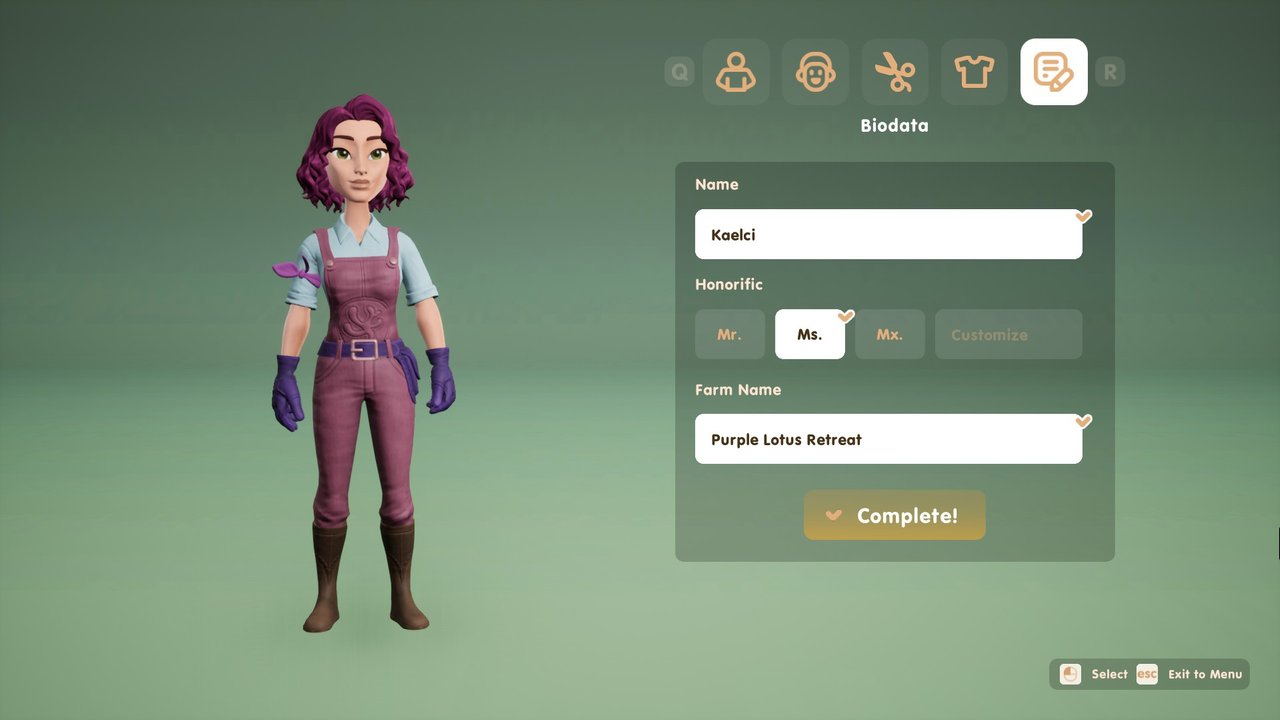This screenshot has height=720, width=1280.
Task: Pick the Mx. honorific
Action: 889,334
